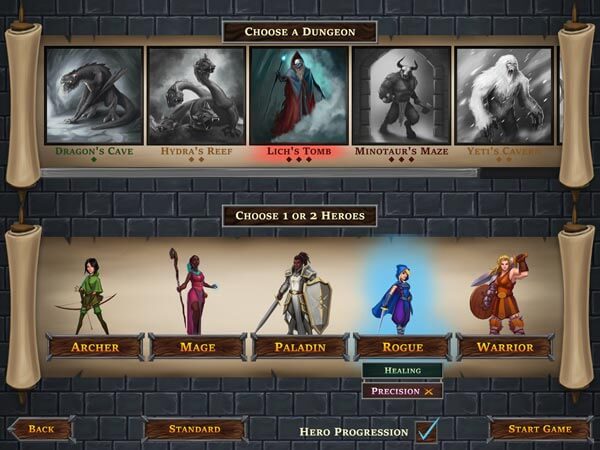Screen dimensions: 600x450
Task: Change the Standard difficulty setting
Action: point(195,429)
